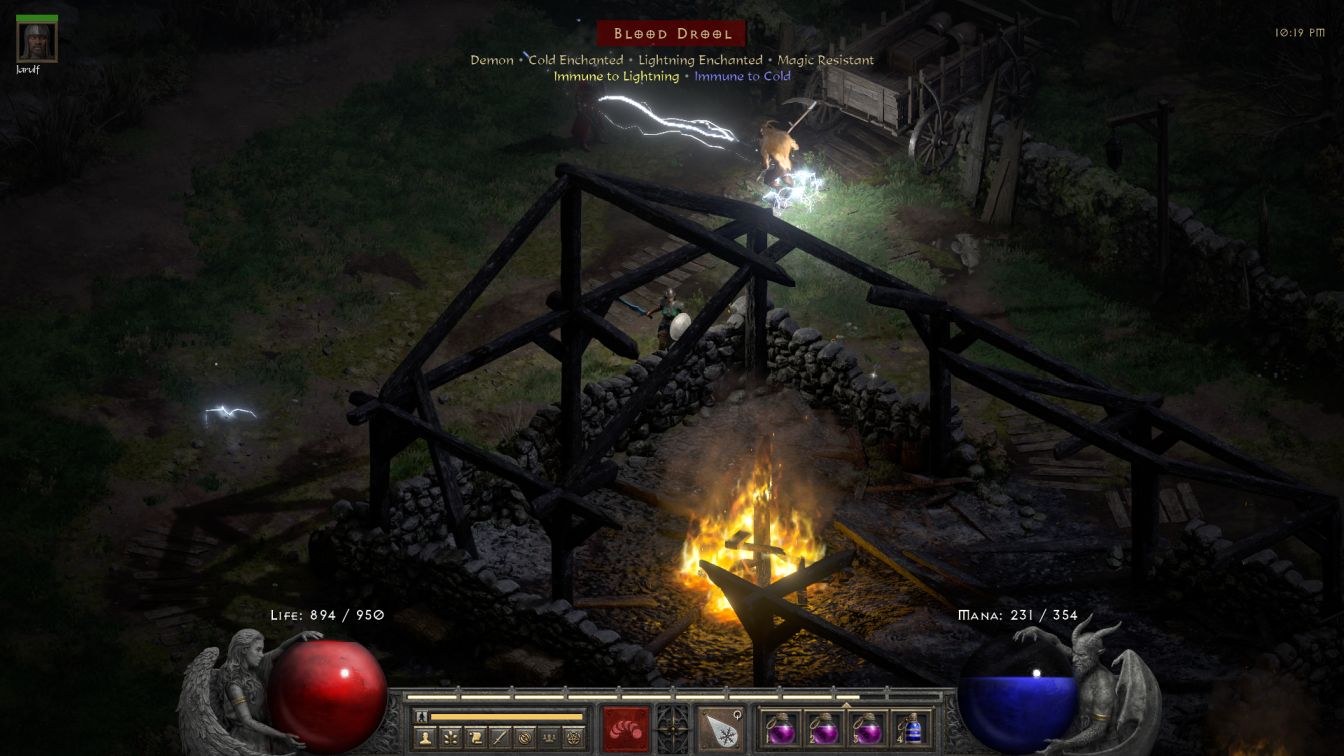Drink the blue mana potion in slot 4
The width and height of the screenshot is (1344, 756).
[911, 728]
